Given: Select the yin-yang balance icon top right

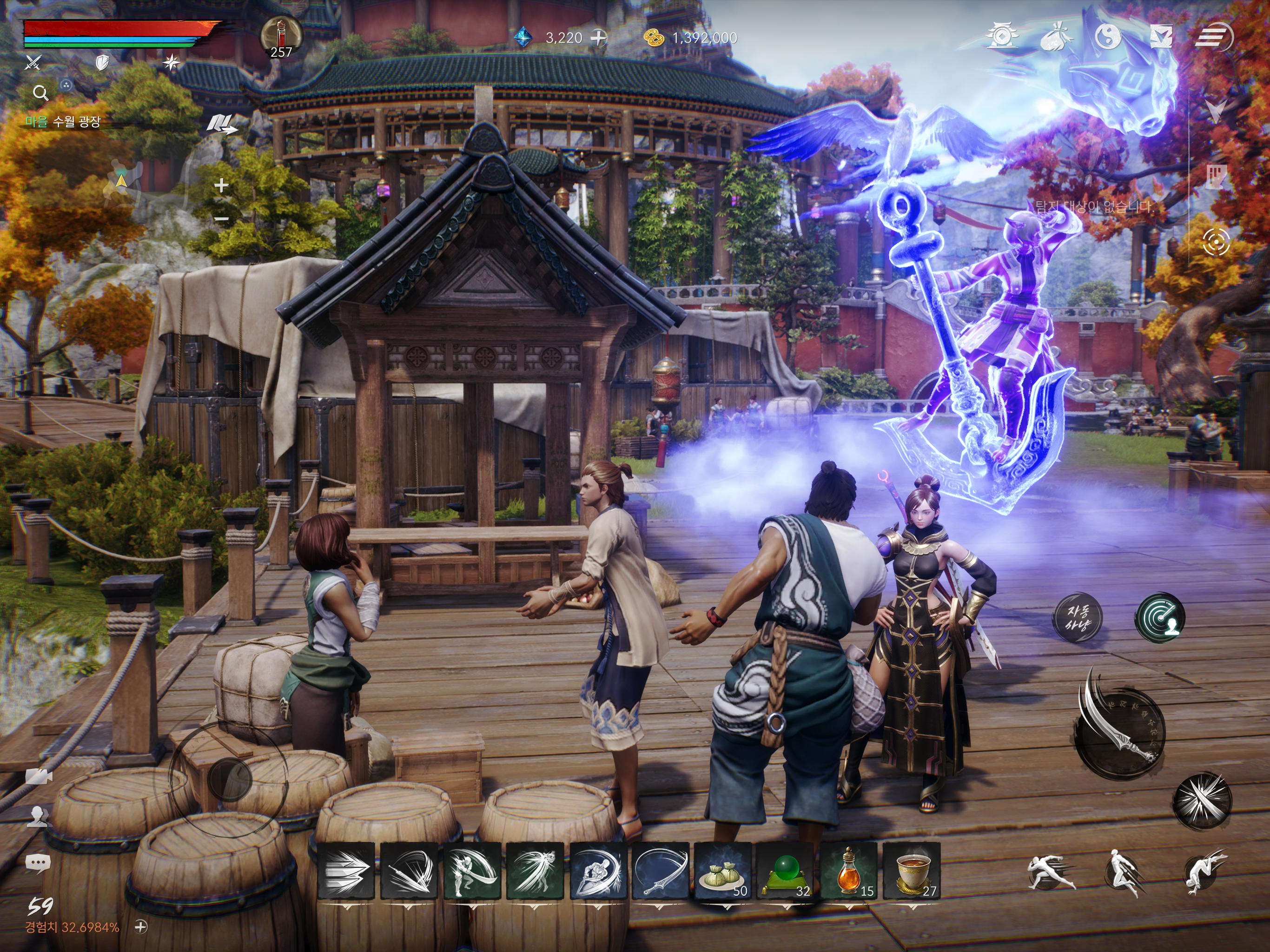Looking at the screenshot, I should point(1109,36).
